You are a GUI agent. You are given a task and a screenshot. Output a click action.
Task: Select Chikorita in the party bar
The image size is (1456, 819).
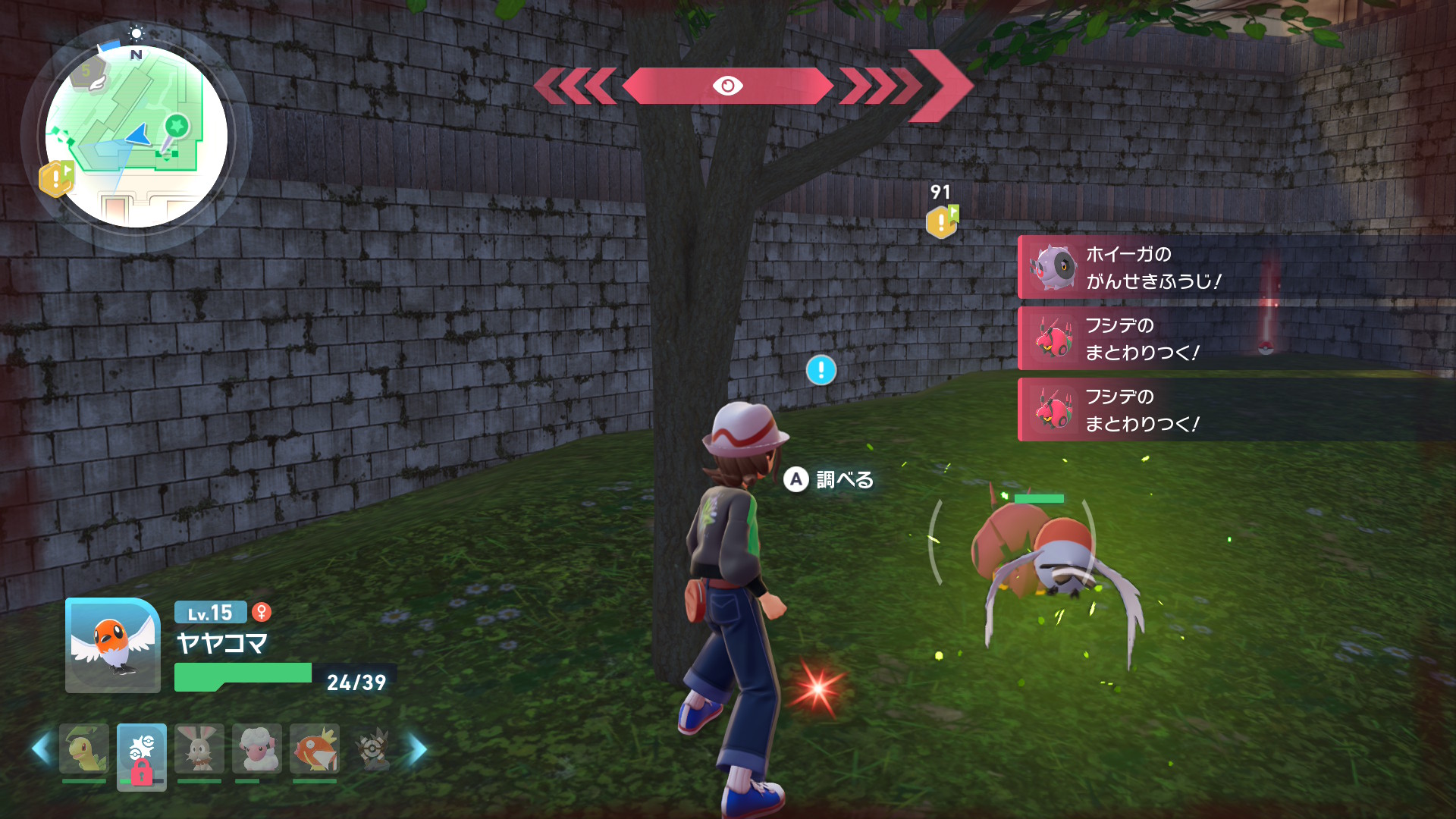(84, 748)
